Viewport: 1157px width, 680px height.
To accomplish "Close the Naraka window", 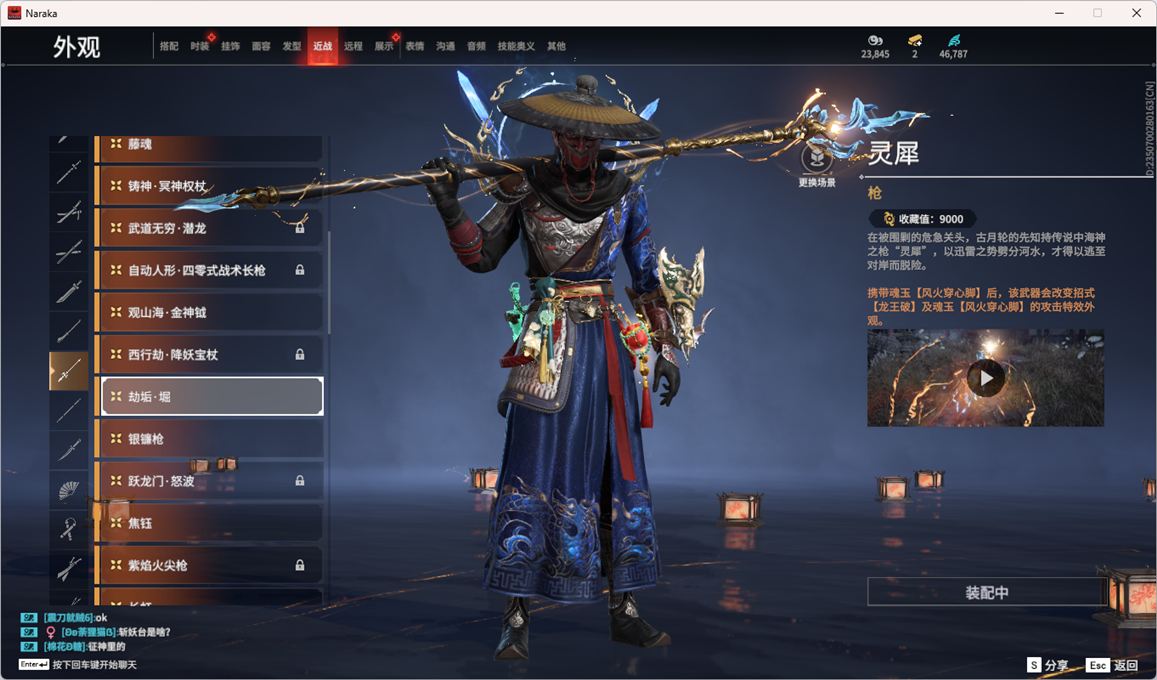I will click(x=1136, y=13).
